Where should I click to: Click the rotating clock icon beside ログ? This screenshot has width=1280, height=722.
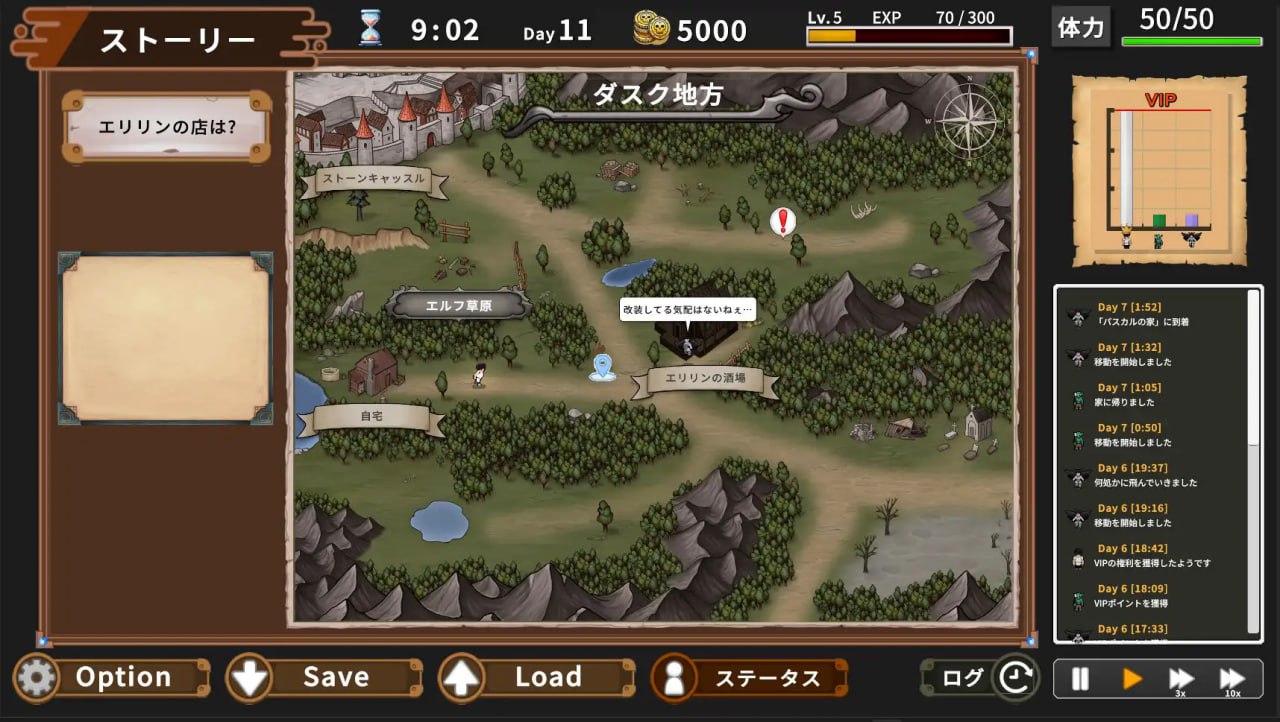point(1017,677)
